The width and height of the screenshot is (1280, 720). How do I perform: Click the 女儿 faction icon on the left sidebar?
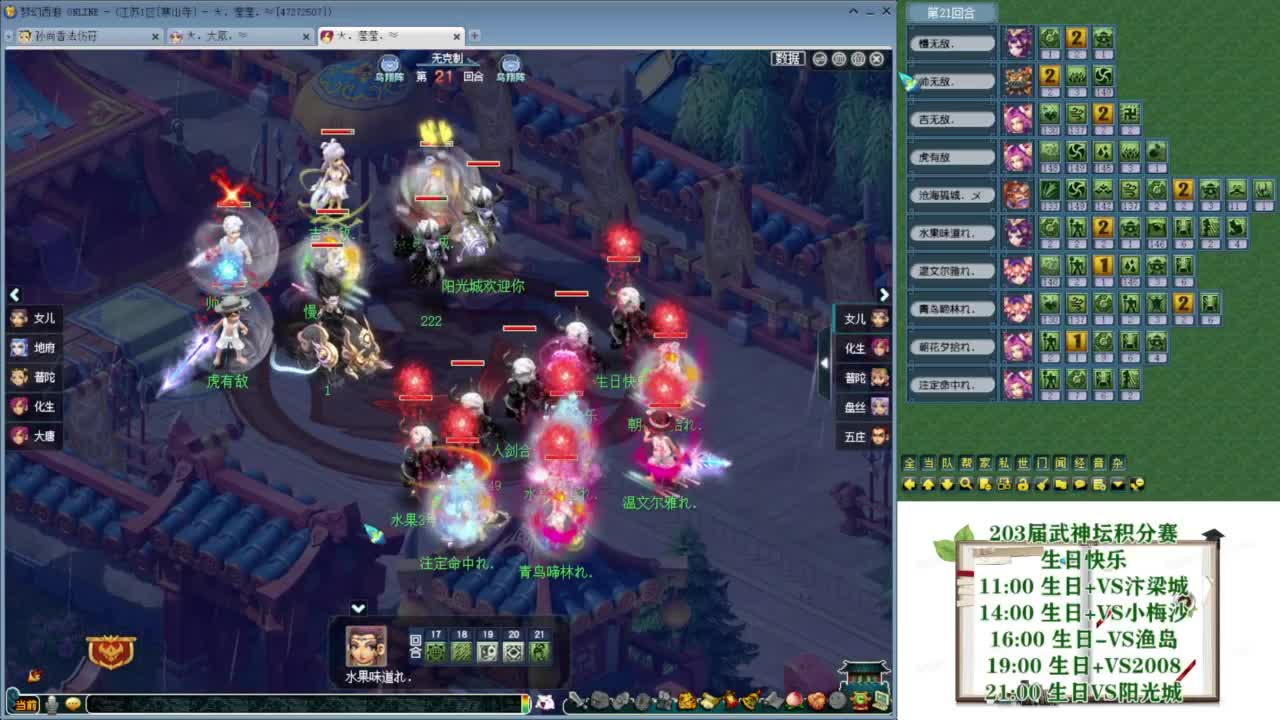pyautogui.click(x=20, y=319)
